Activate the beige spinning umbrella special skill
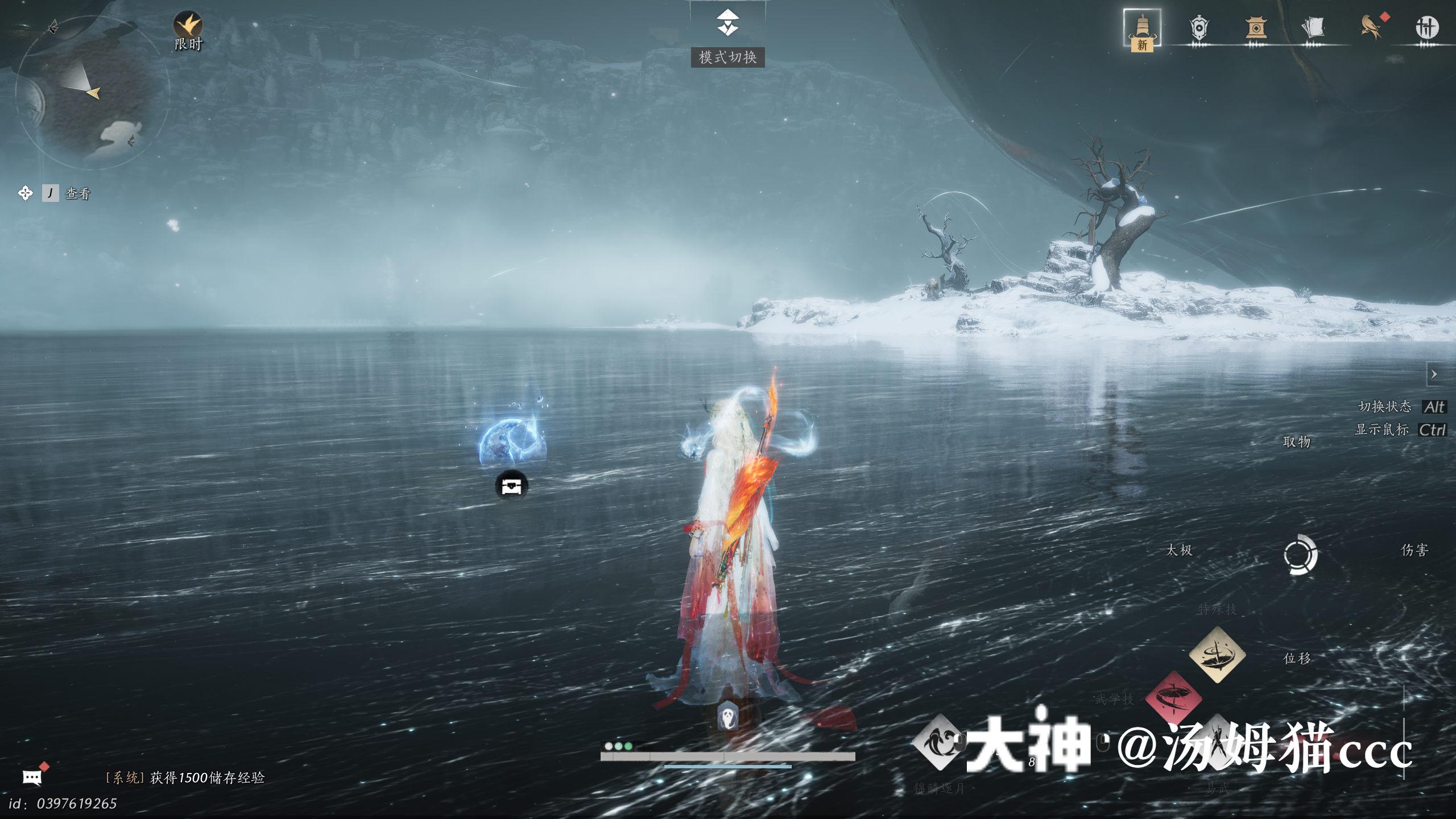Viewport: 1456px width, 819px height. [1217, 655]
